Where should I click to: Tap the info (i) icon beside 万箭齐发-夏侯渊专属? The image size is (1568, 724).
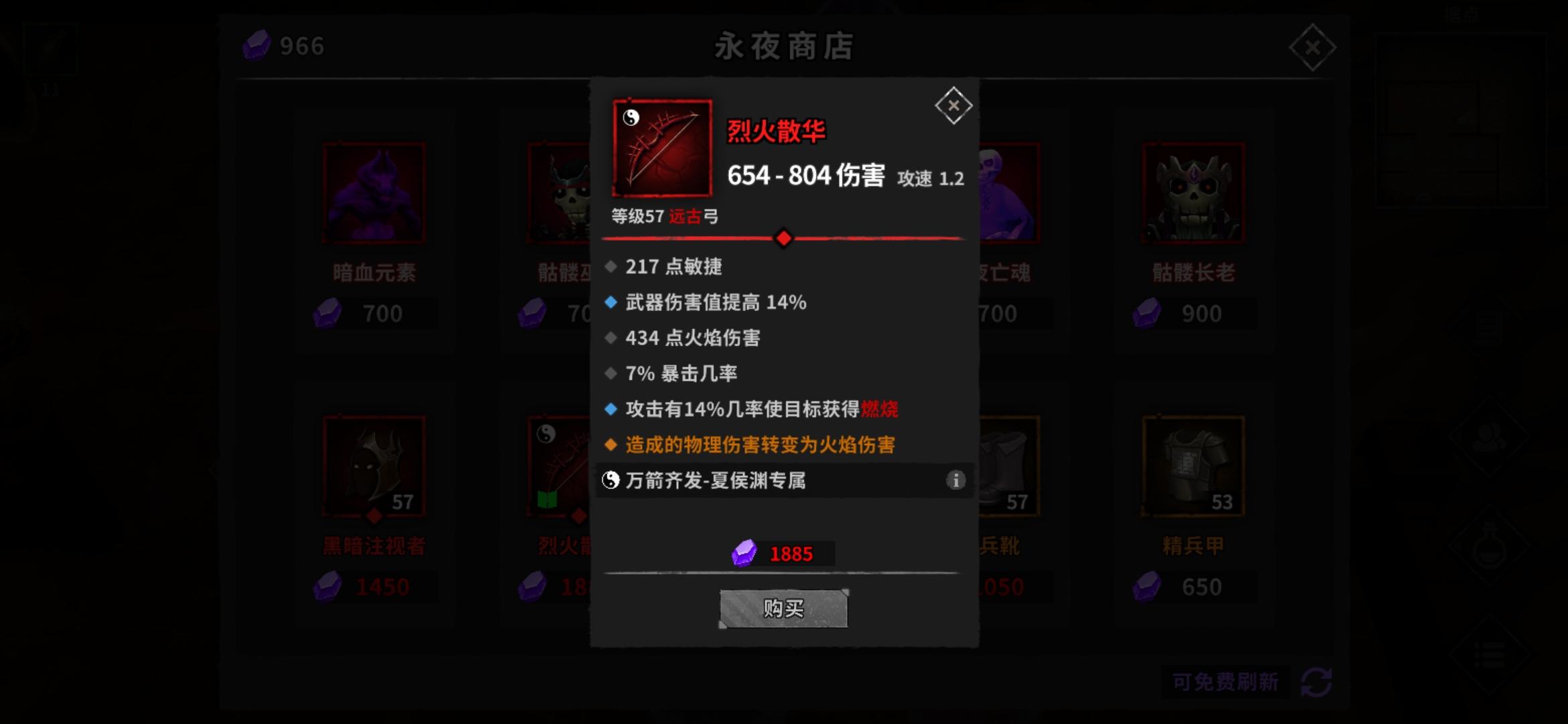click(x=956, y=480)
